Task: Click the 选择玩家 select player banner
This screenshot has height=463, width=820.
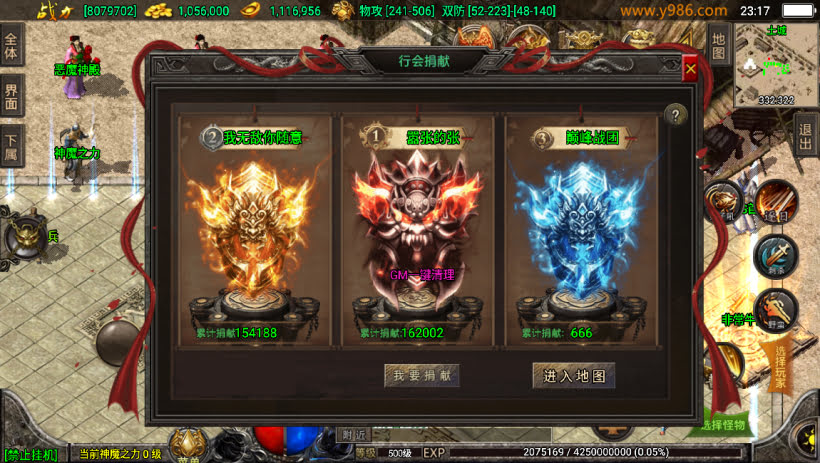Action: pyautogui.click(x=782, y=367)
